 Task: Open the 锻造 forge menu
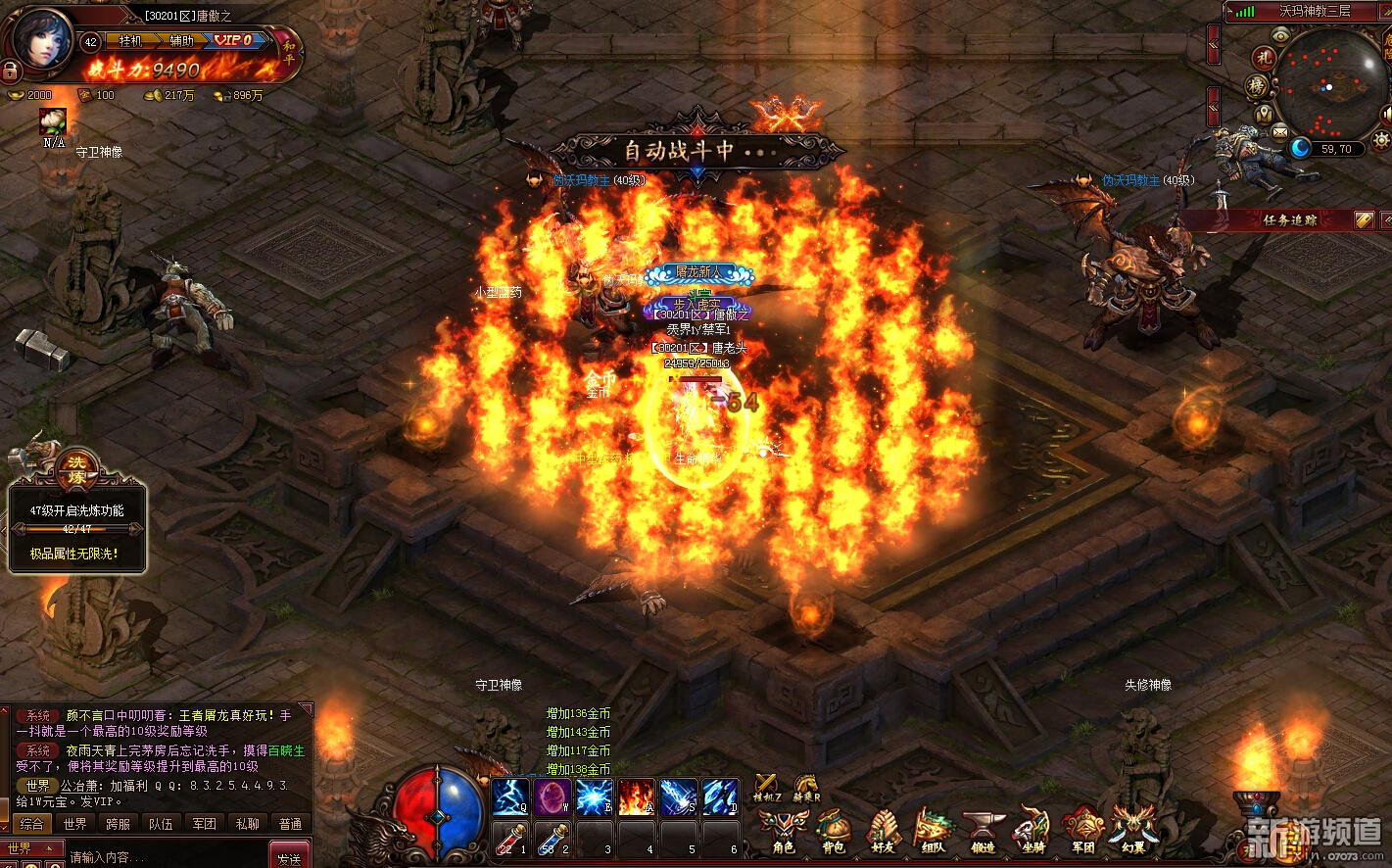point(983,831)
